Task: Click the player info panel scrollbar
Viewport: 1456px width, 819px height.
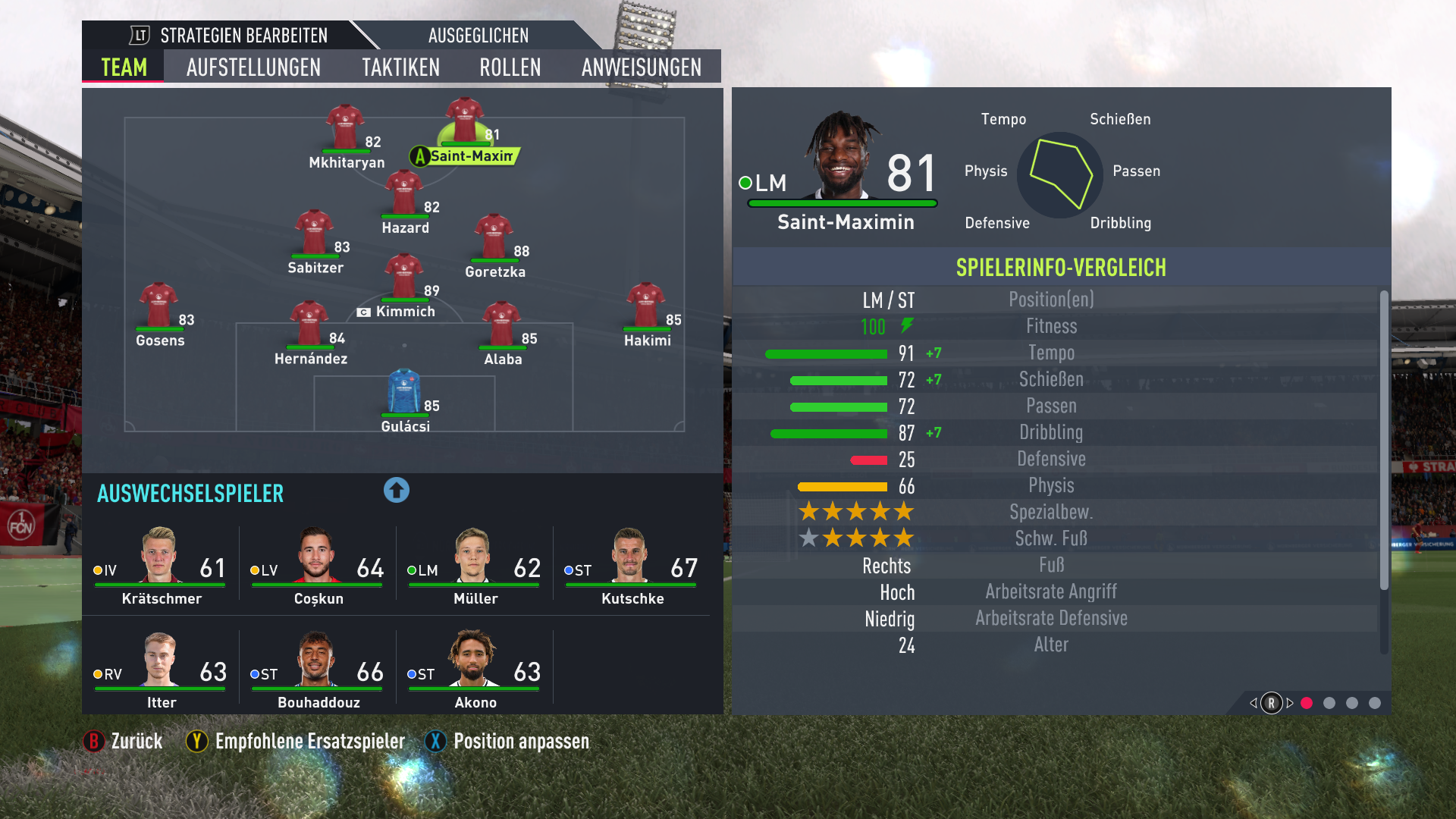Action: 1384,440
